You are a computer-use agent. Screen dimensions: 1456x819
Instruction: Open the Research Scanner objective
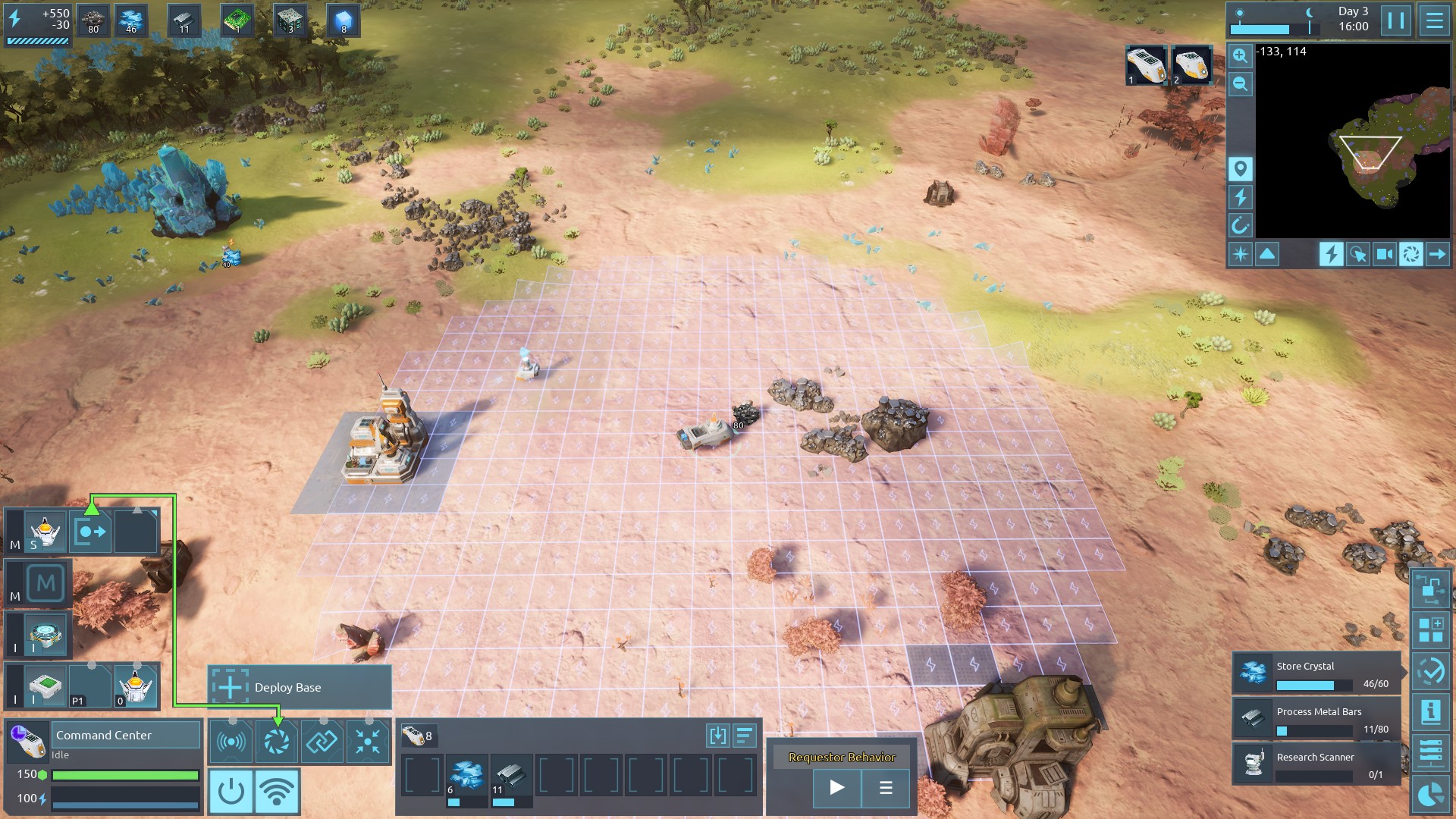click(x=1316, y=764)
